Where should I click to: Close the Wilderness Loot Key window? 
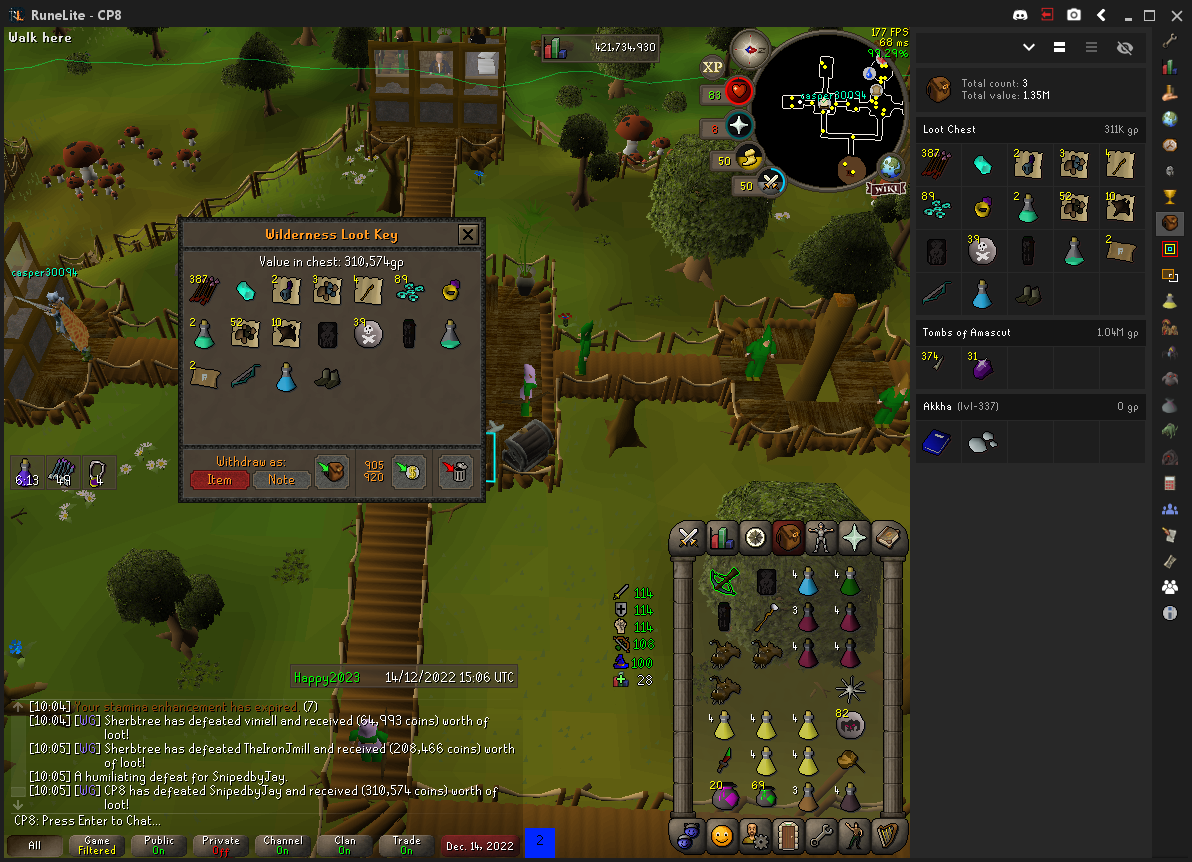tap(467, 235)
